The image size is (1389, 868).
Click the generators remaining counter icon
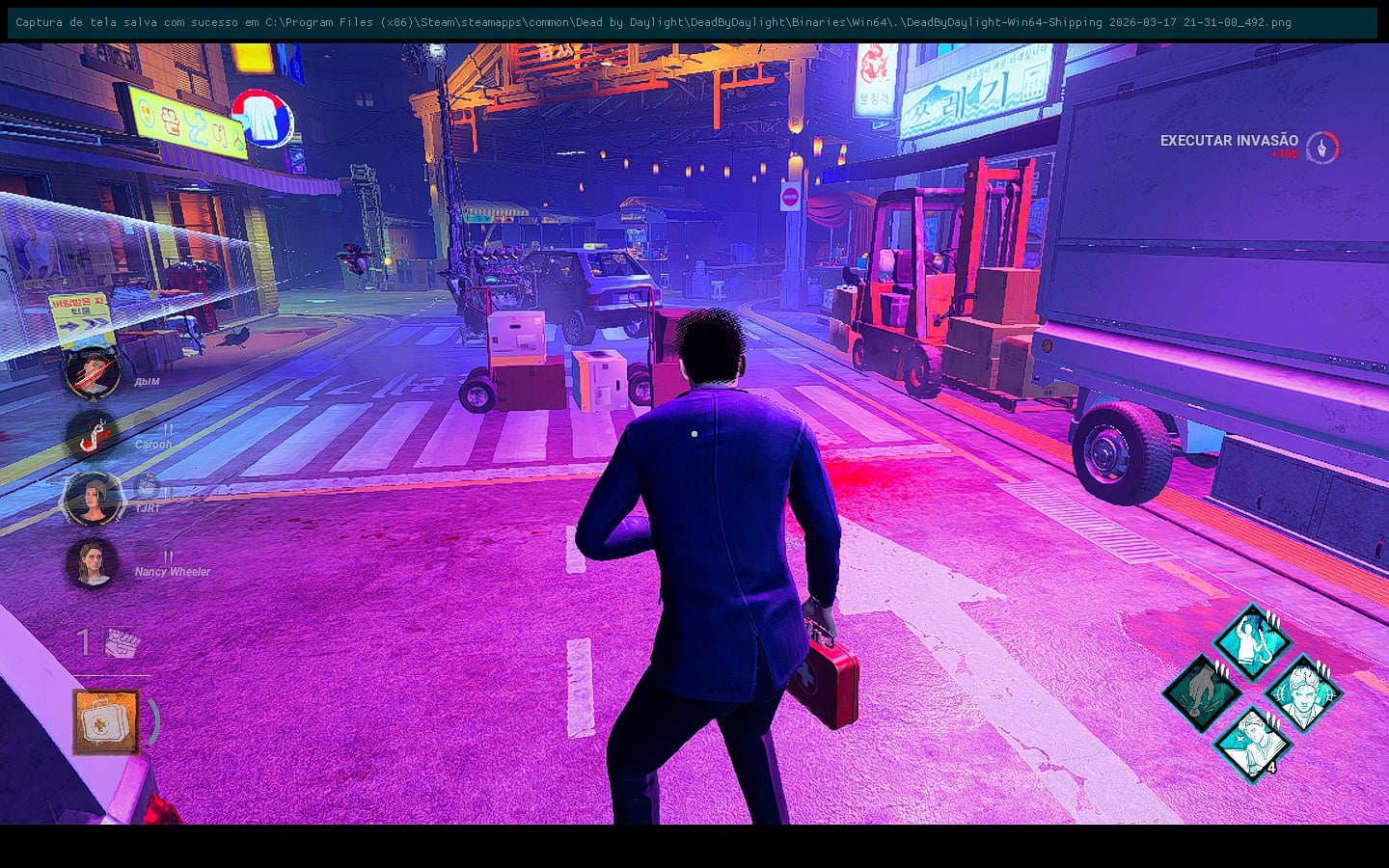coord(122,642)
